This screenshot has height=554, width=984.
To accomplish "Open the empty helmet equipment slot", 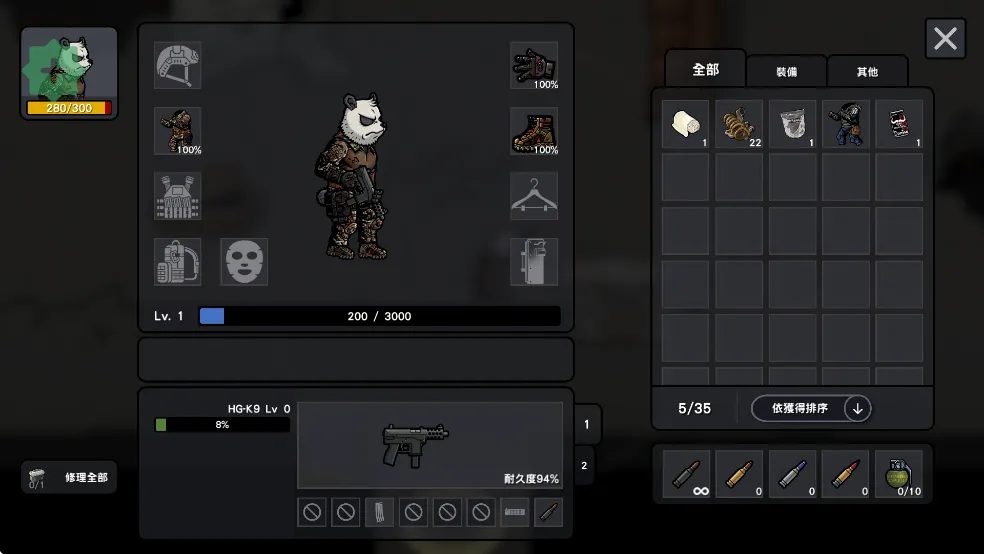I will (177, 65).
